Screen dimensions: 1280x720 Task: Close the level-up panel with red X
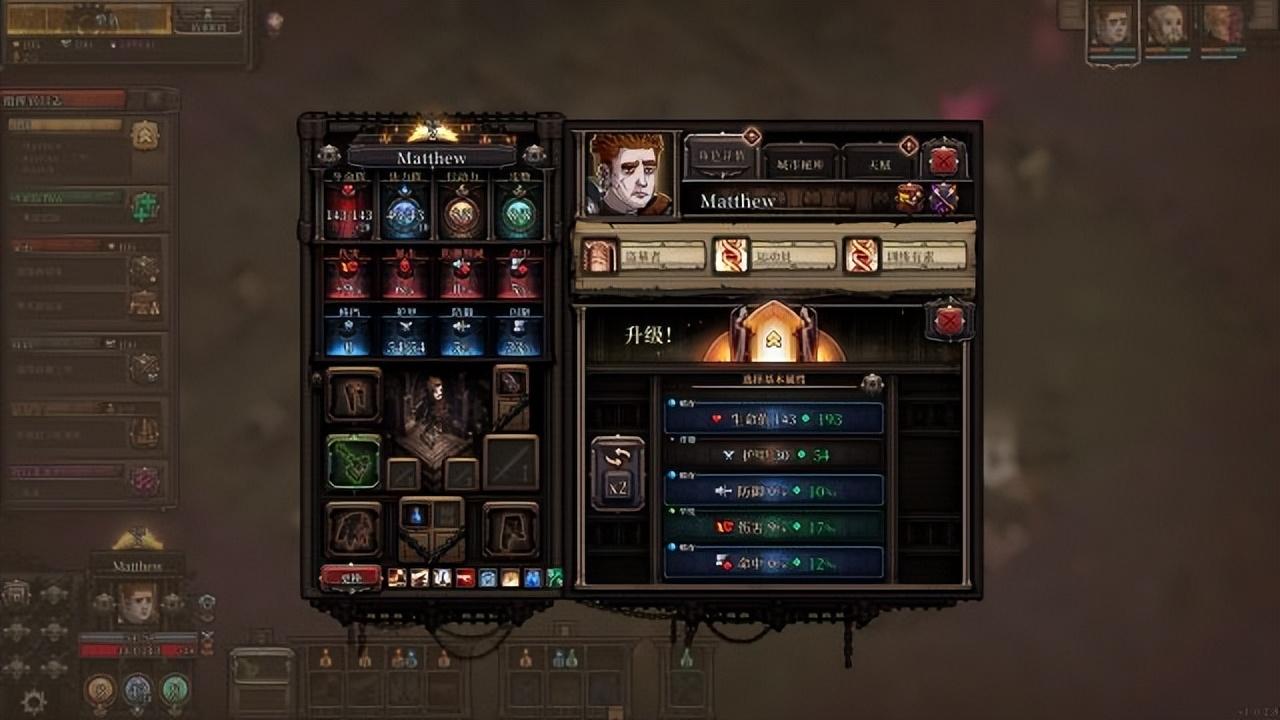(x=948, y=321)
